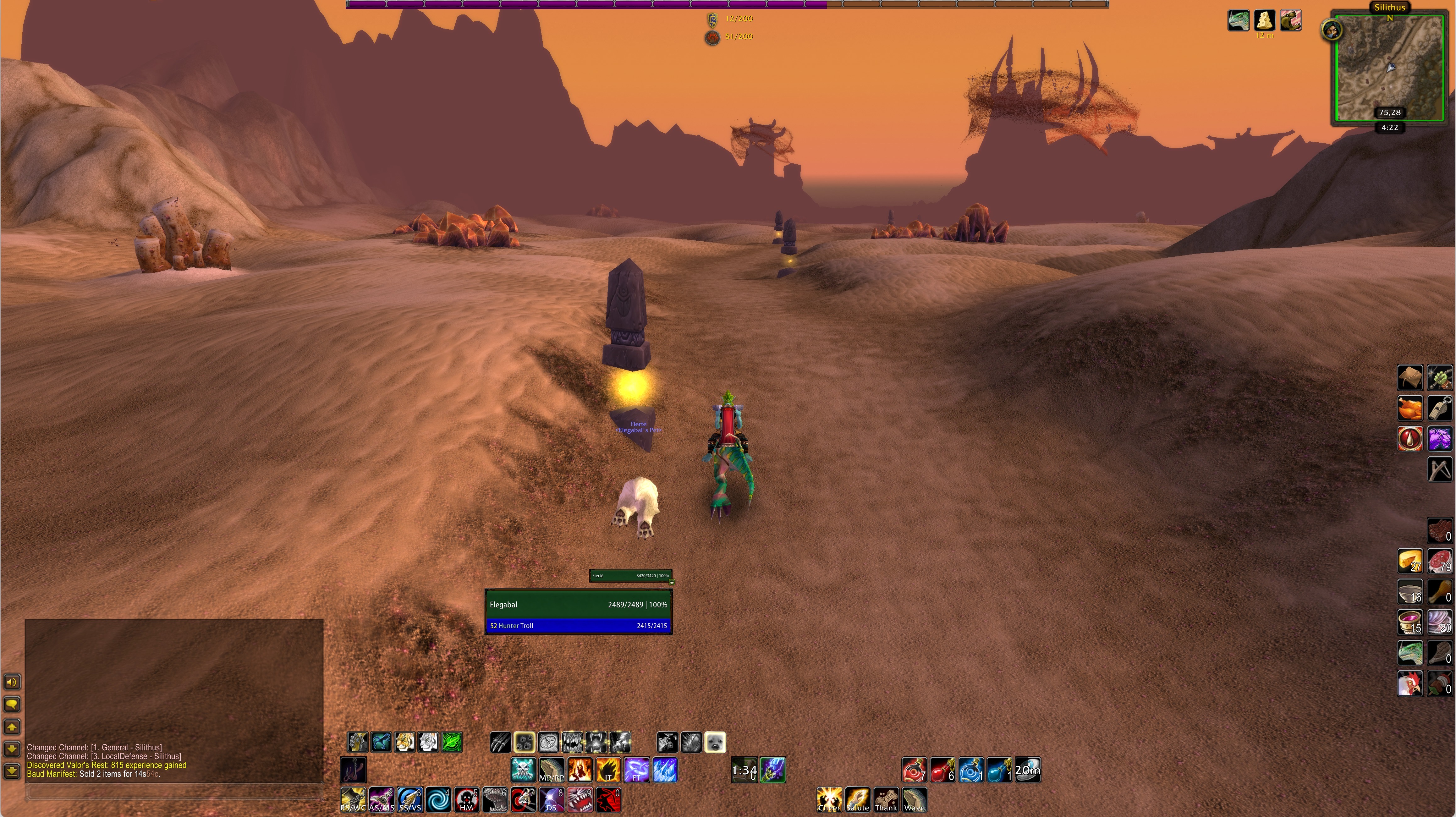
Task: Open the chat speech bubble button
Action: coord(12,705)
